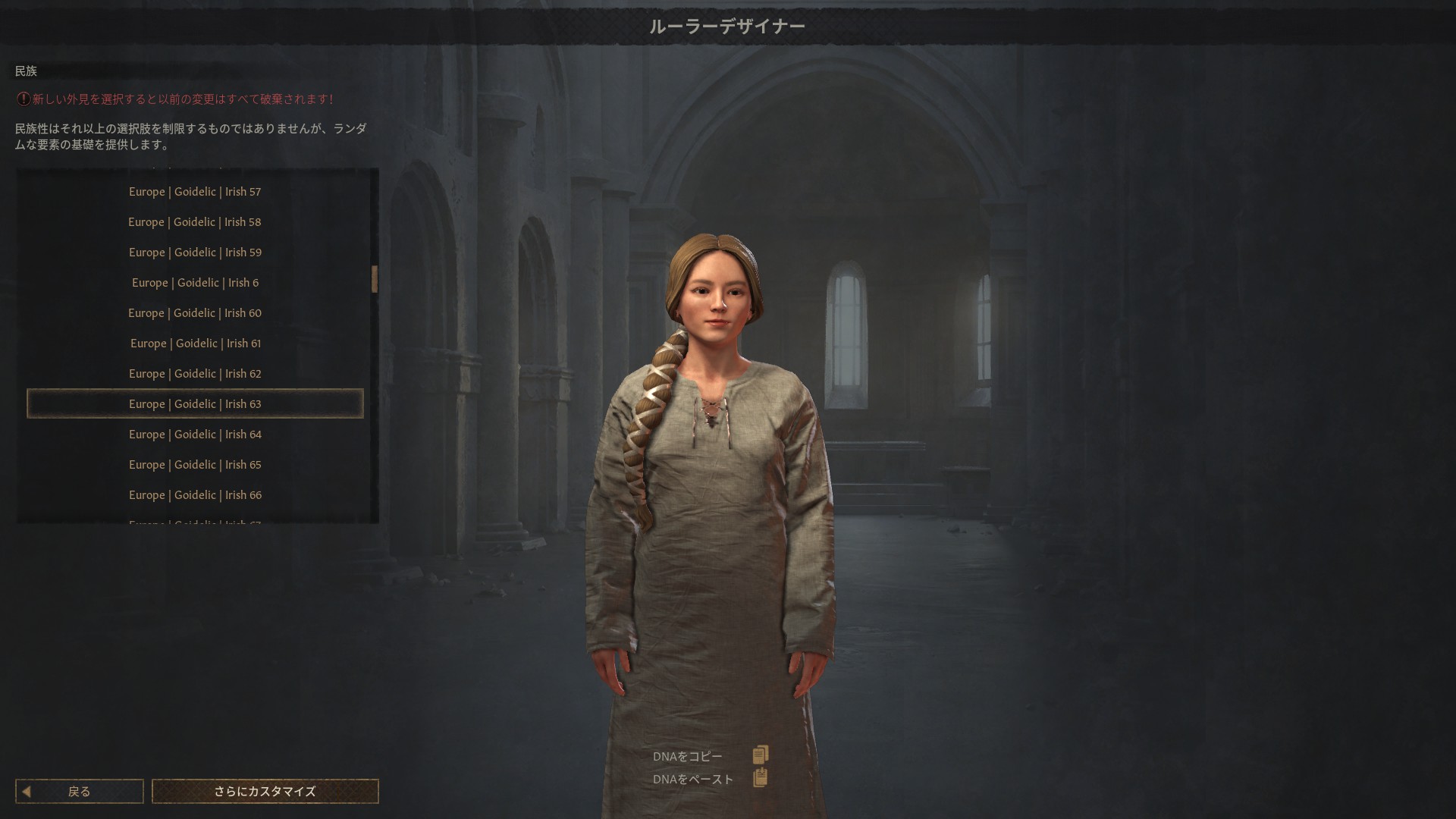Screen dimensions: 1456x819
Task: Reselect the highlighted Irish 63 entry
Action: (x=195, y=403)
